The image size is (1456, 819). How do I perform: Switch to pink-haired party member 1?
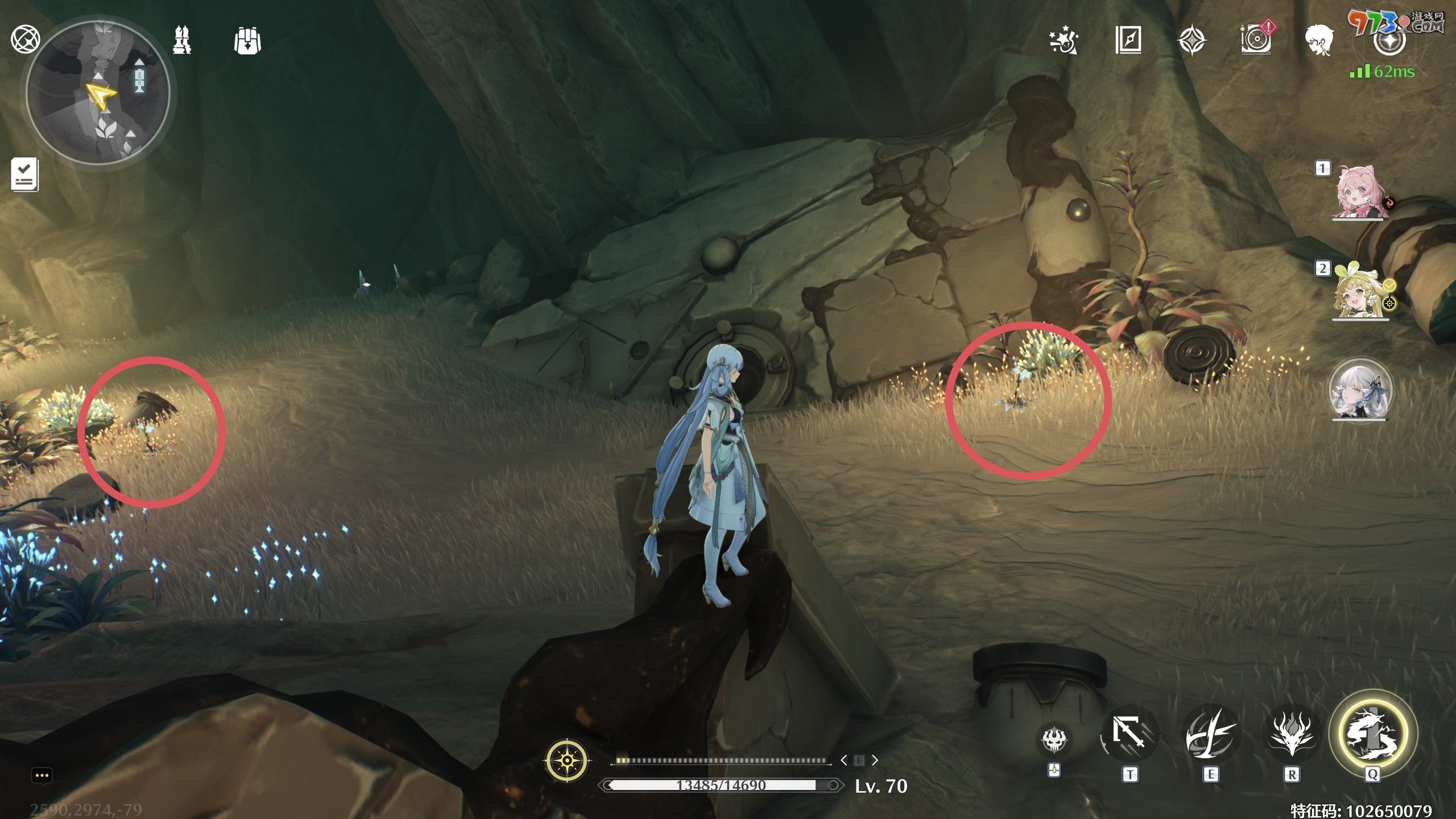[x=1360, y=192]
